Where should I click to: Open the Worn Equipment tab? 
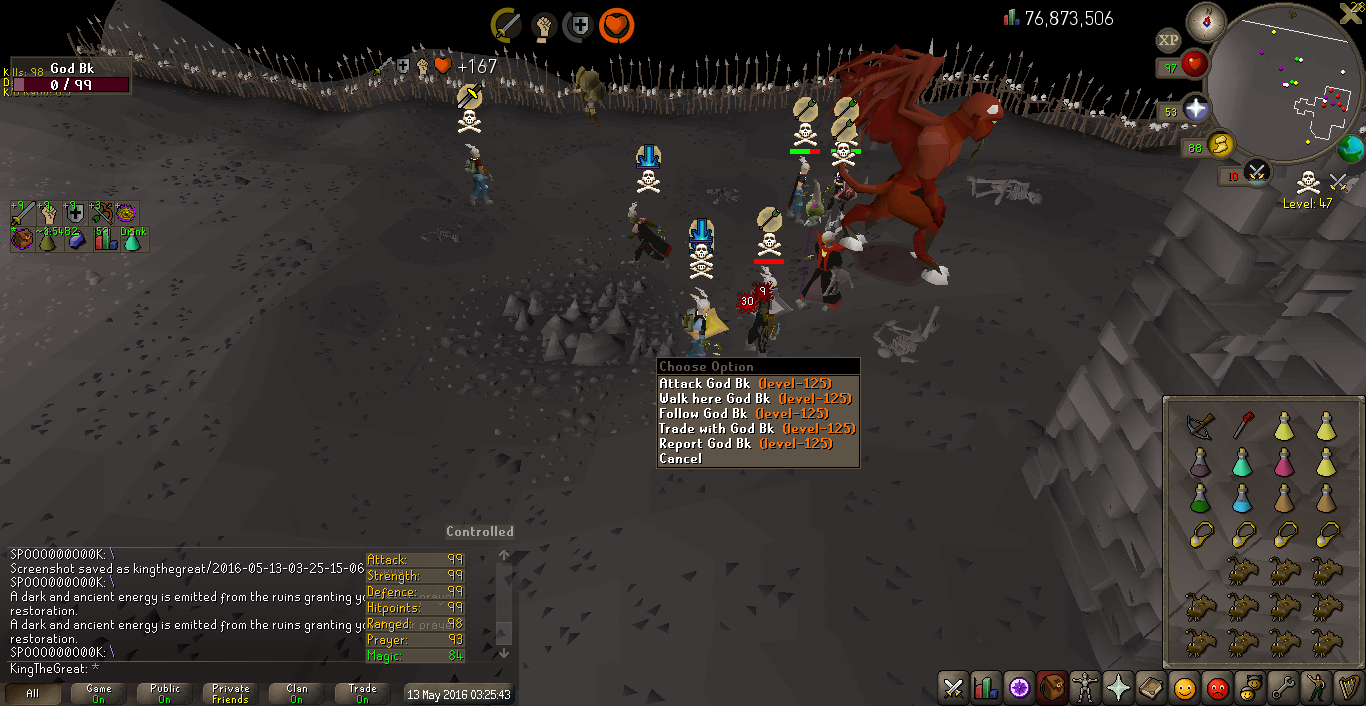[1084, 688]
